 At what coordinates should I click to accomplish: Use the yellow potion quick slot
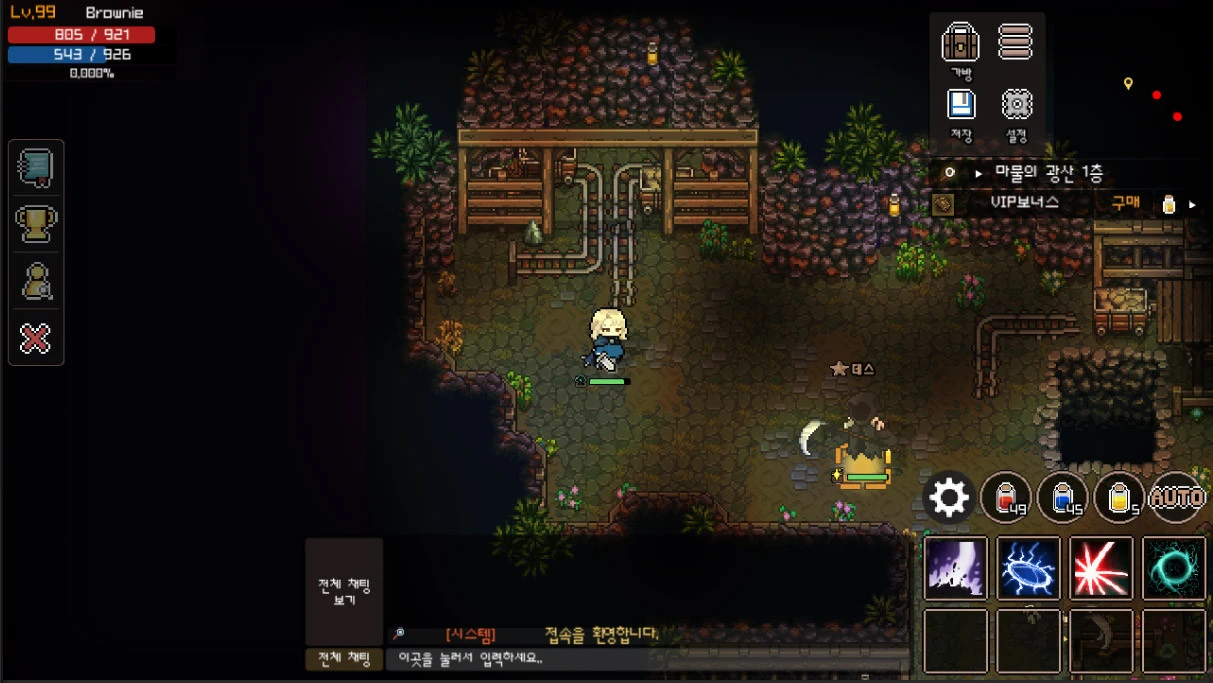1120,497
